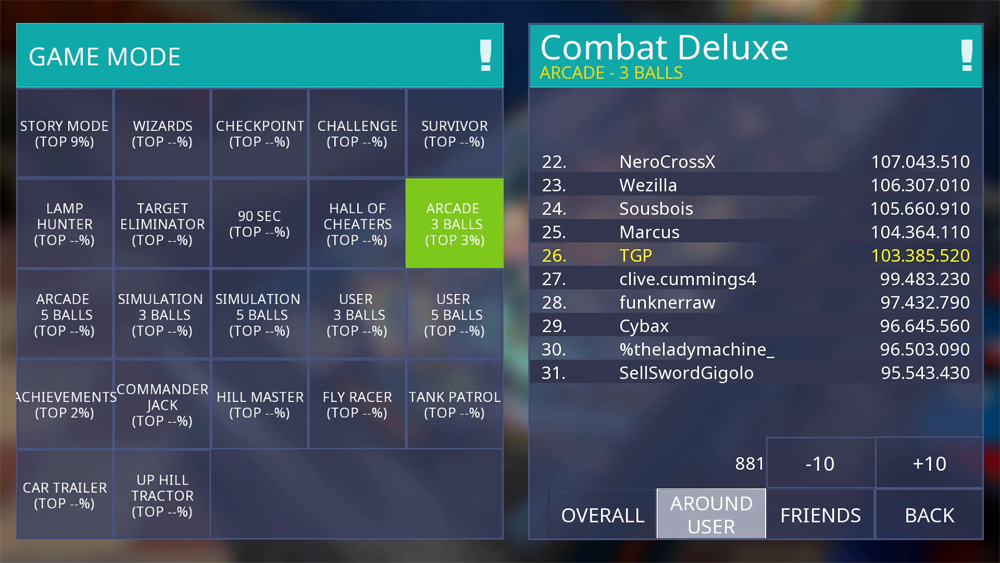Viewport: 1000px width, 563px height.
Task: Jump ten ranks down with +10
Action: 929,463
